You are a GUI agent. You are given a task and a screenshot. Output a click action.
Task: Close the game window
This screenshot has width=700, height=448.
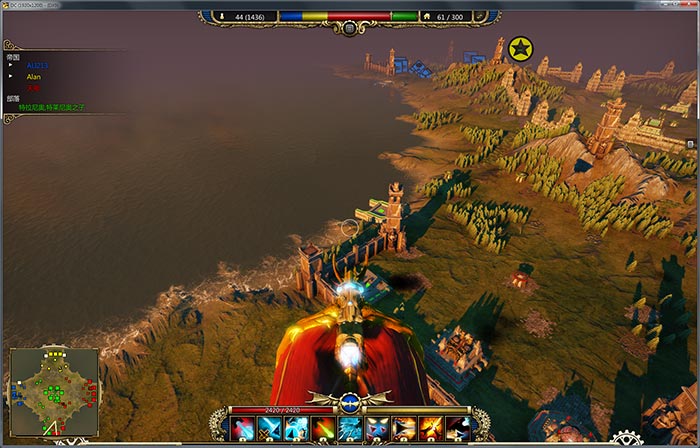pos(688,5)
